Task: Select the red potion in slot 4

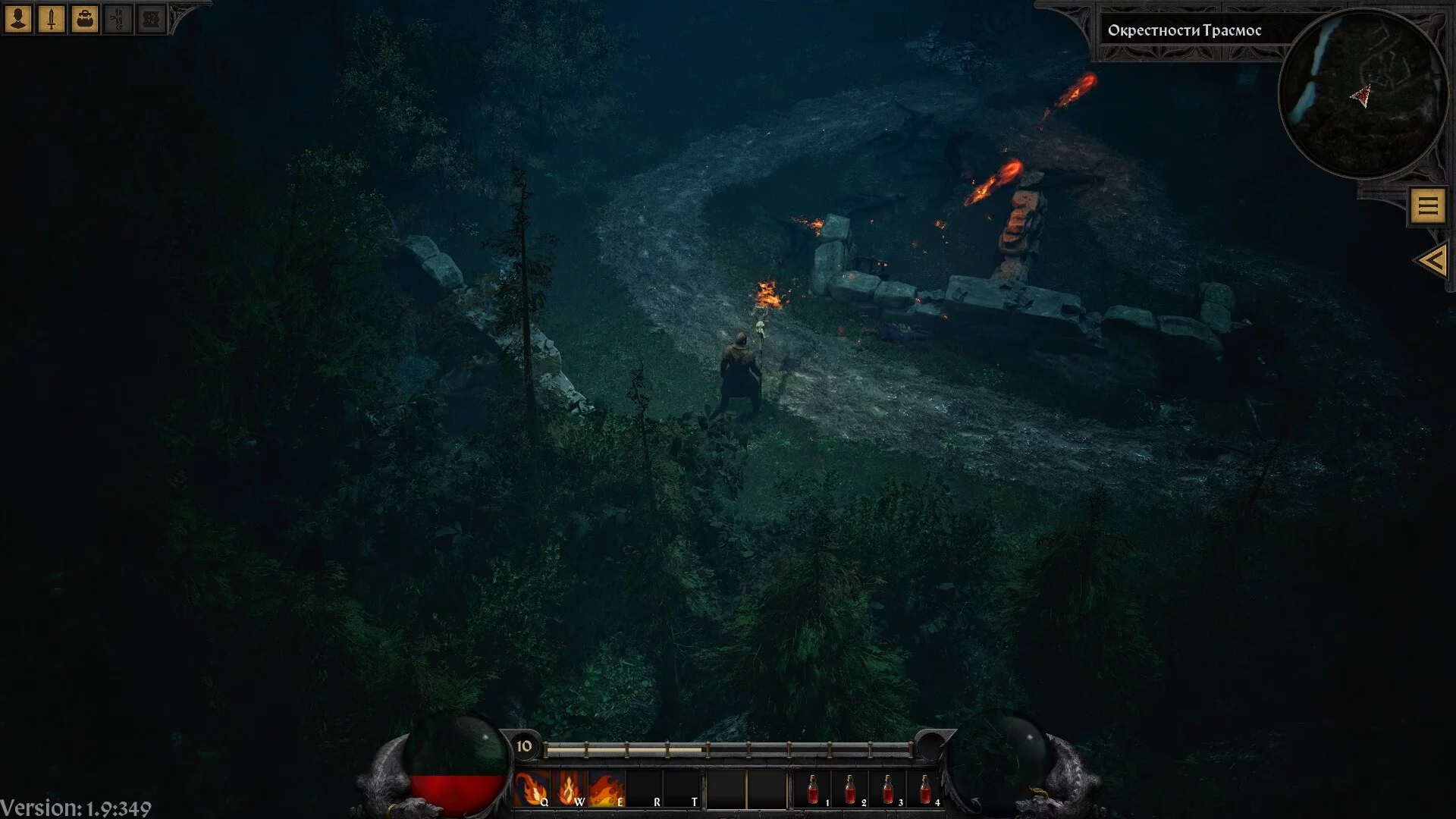Action: pos(924,790)
